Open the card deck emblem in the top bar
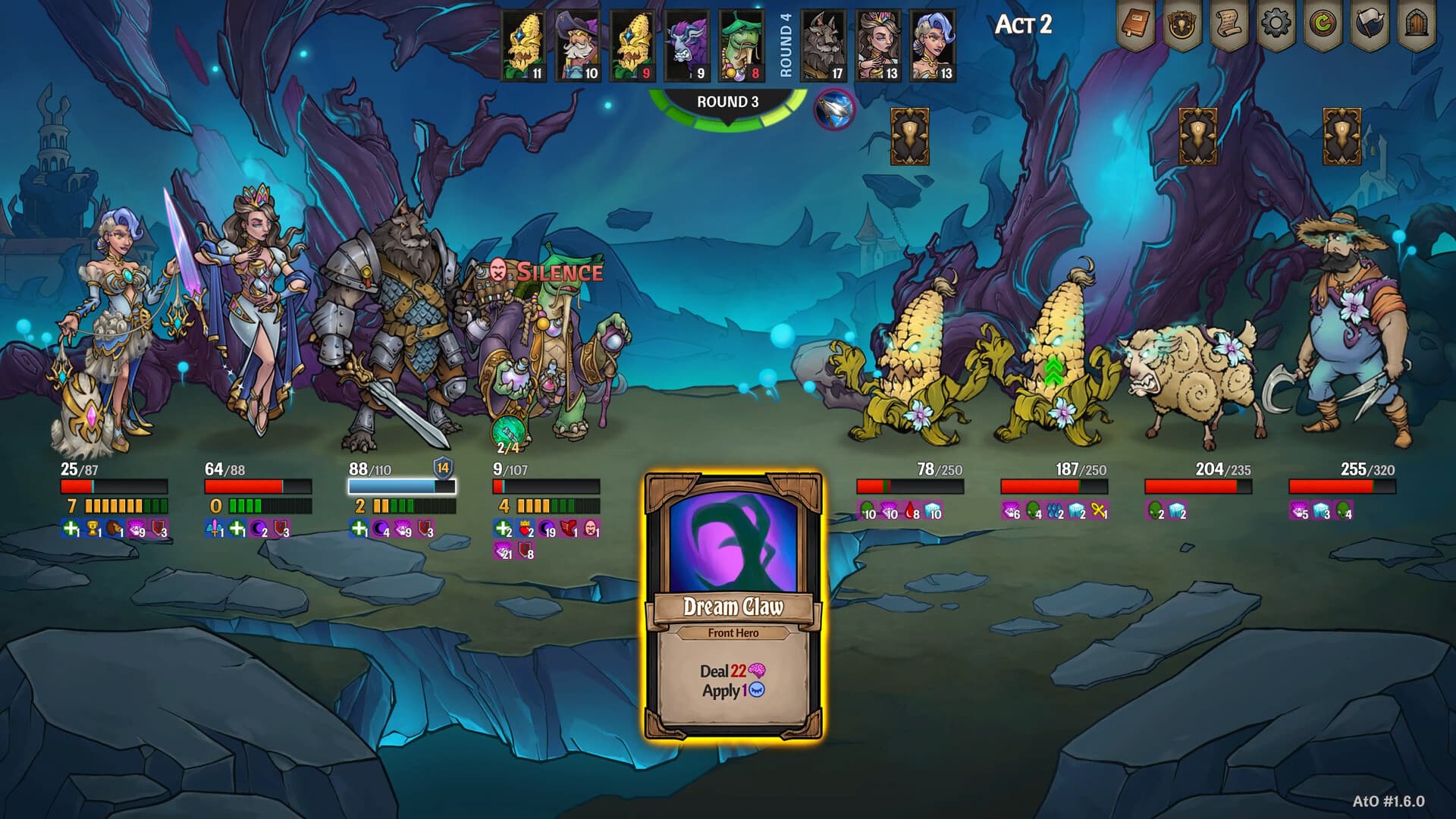The image size is (1456, 819). point(1182,26)
